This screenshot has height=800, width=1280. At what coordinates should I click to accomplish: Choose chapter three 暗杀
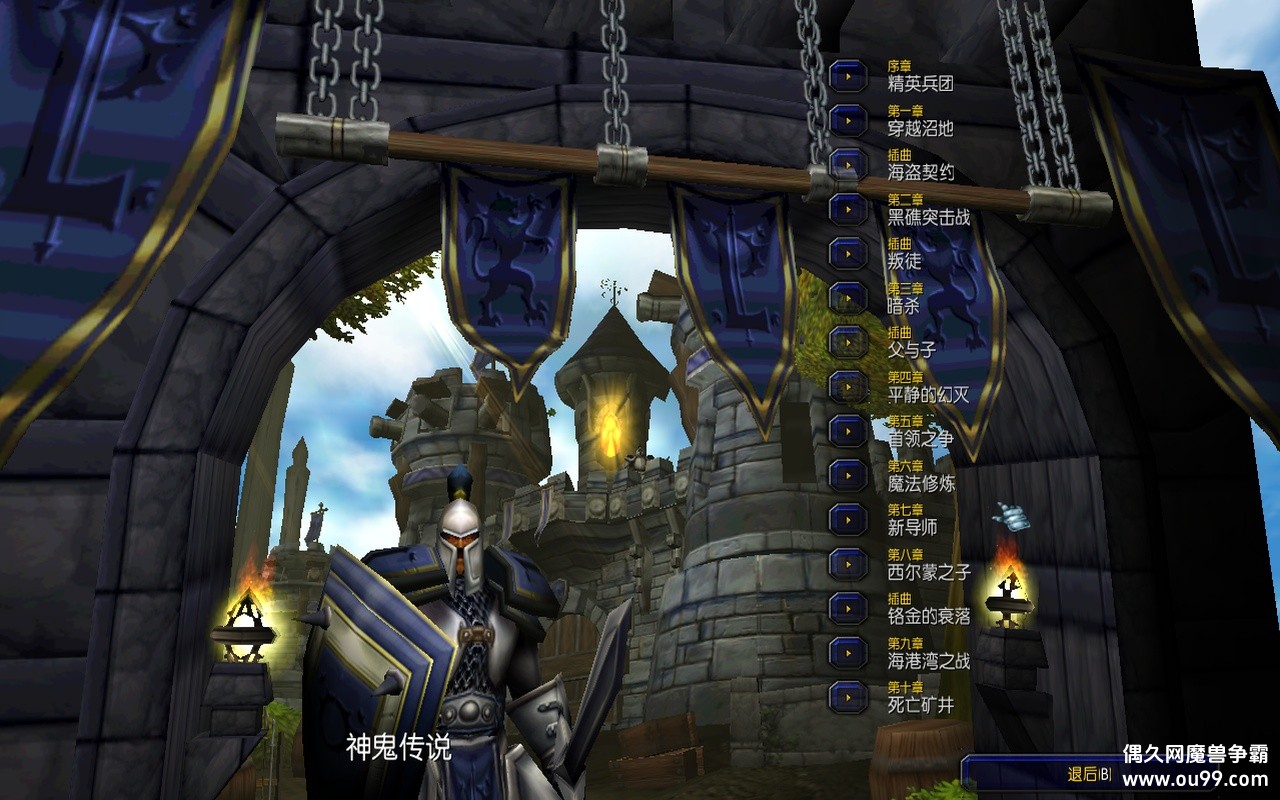point(848,297)
